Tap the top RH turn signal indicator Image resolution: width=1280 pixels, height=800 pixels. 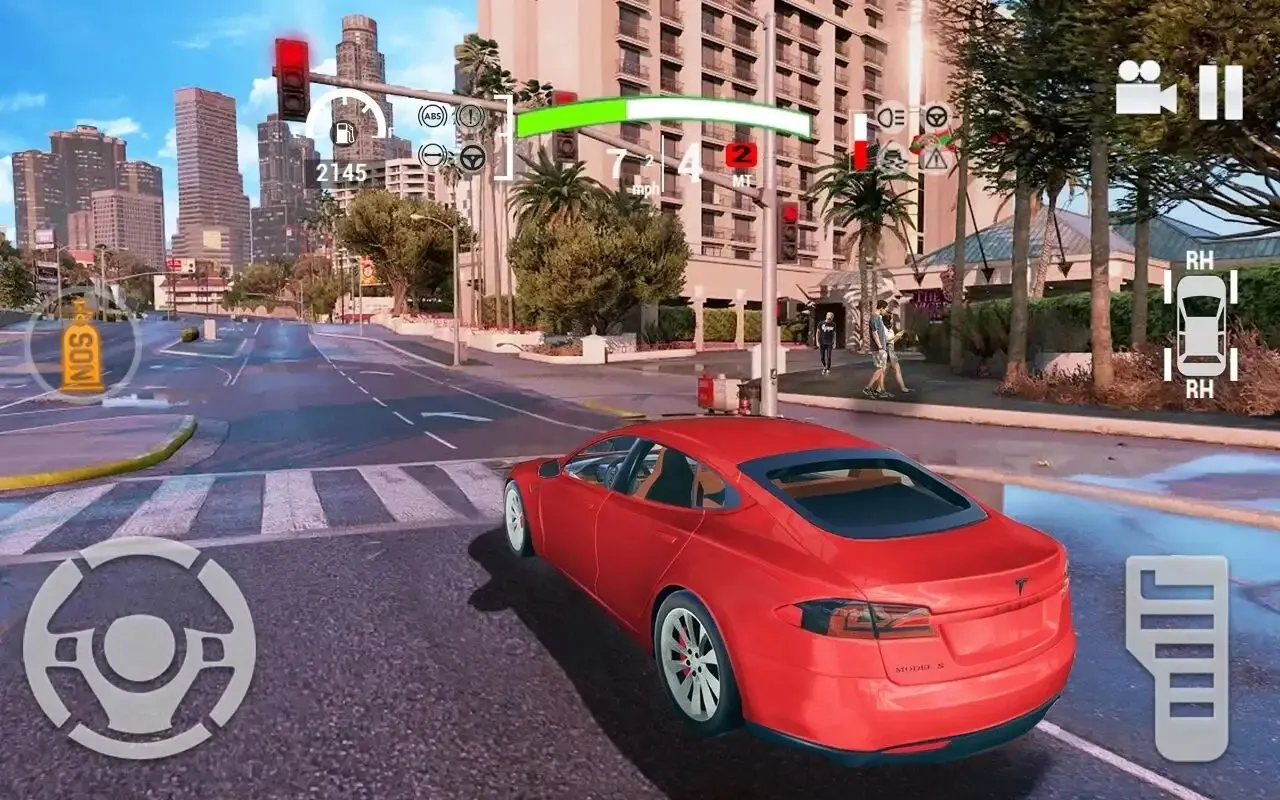coord(1198,258)
